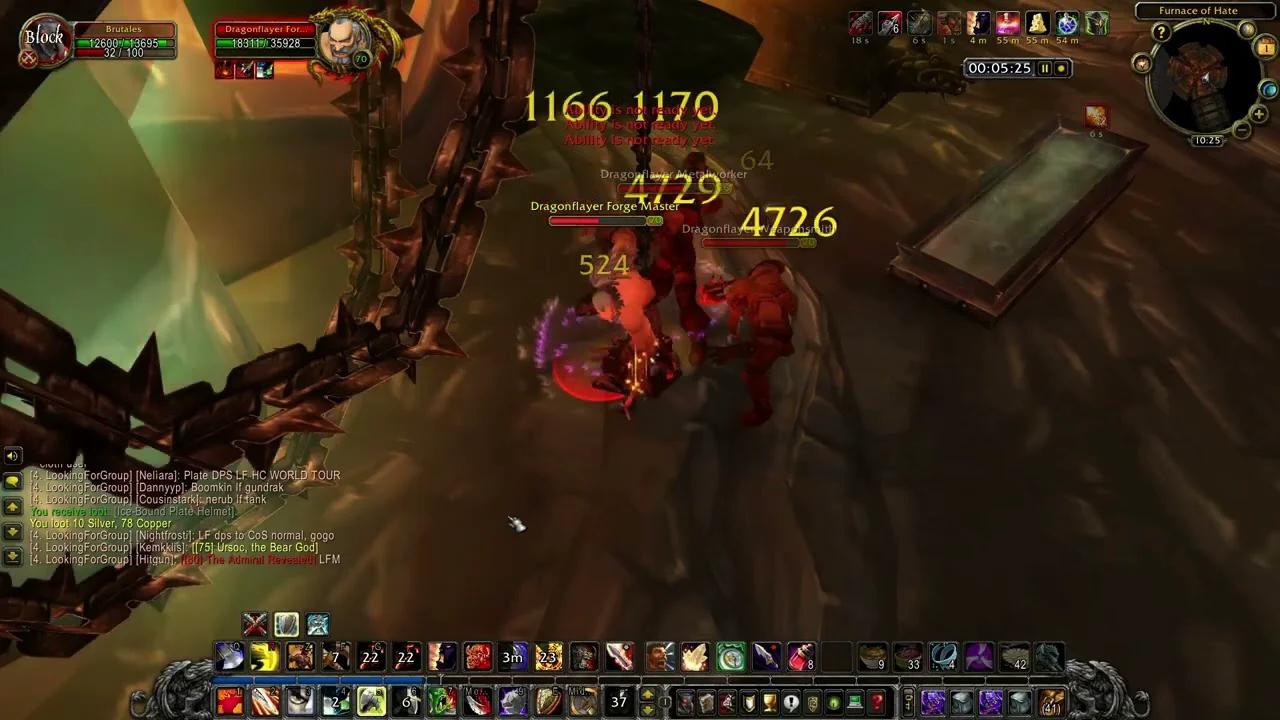Open the guild and communities panel

[812, 700]
